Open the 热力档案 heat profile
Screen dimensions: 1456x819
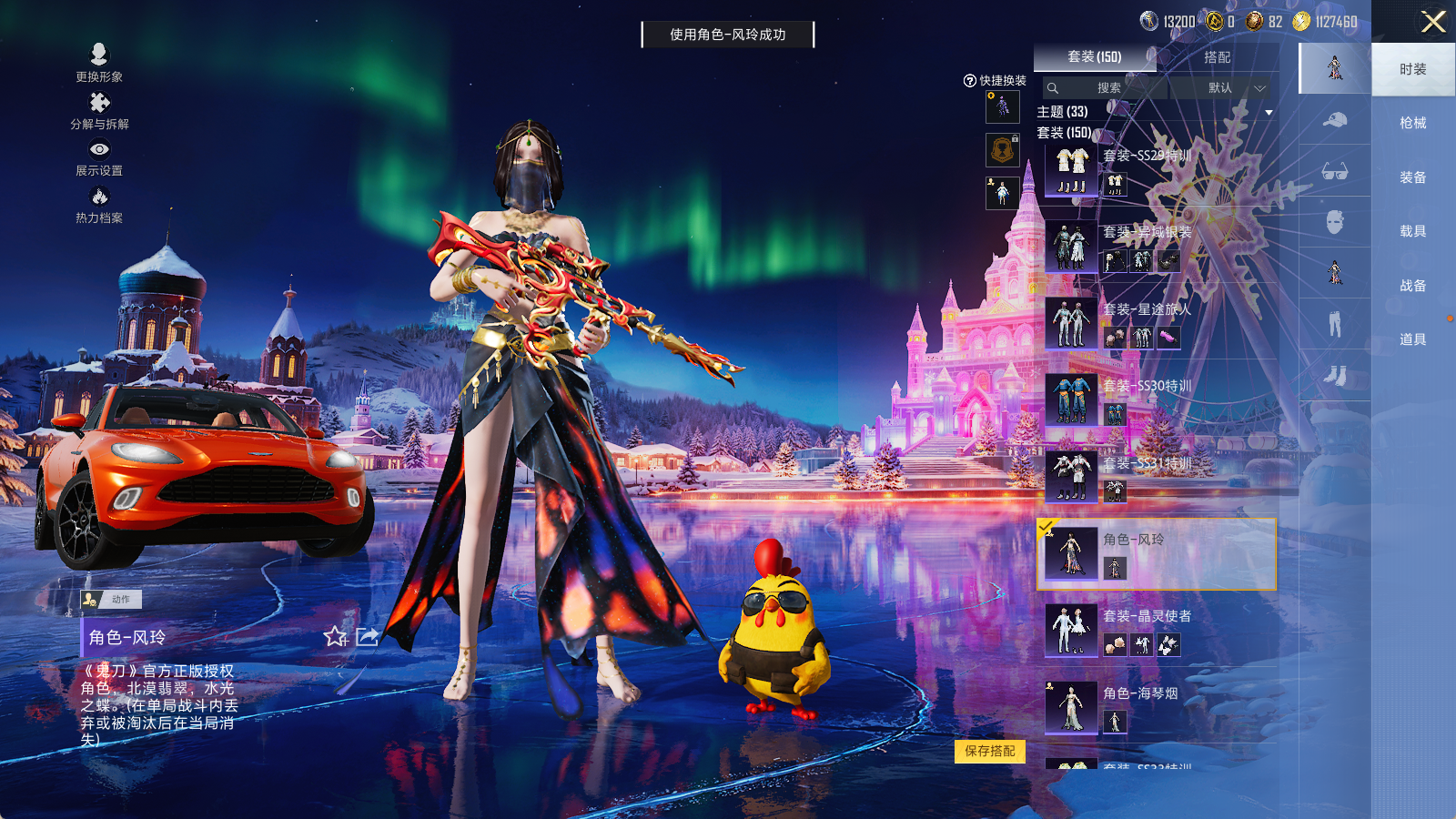pos(99,204)
